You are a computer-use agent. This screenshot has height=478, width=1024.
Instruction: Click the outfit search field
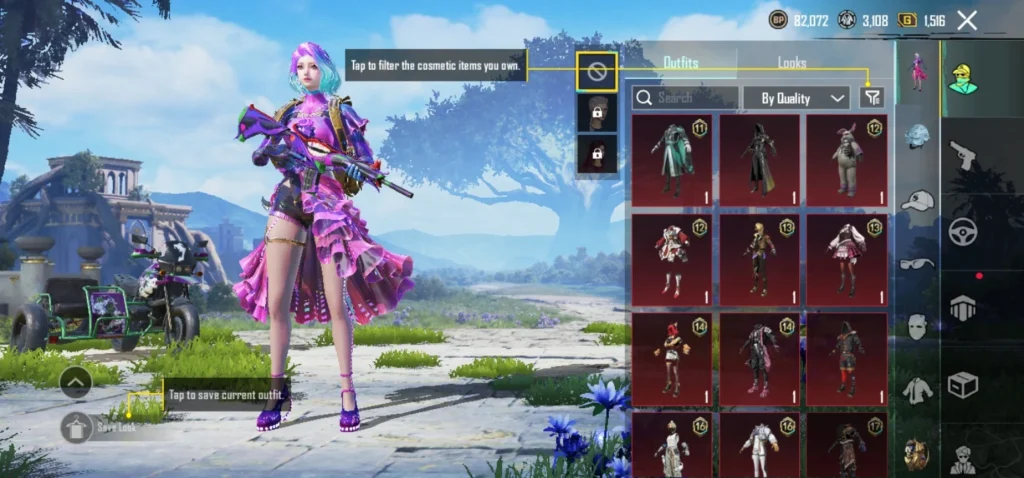pyautogui.click(x=686, y=97)
